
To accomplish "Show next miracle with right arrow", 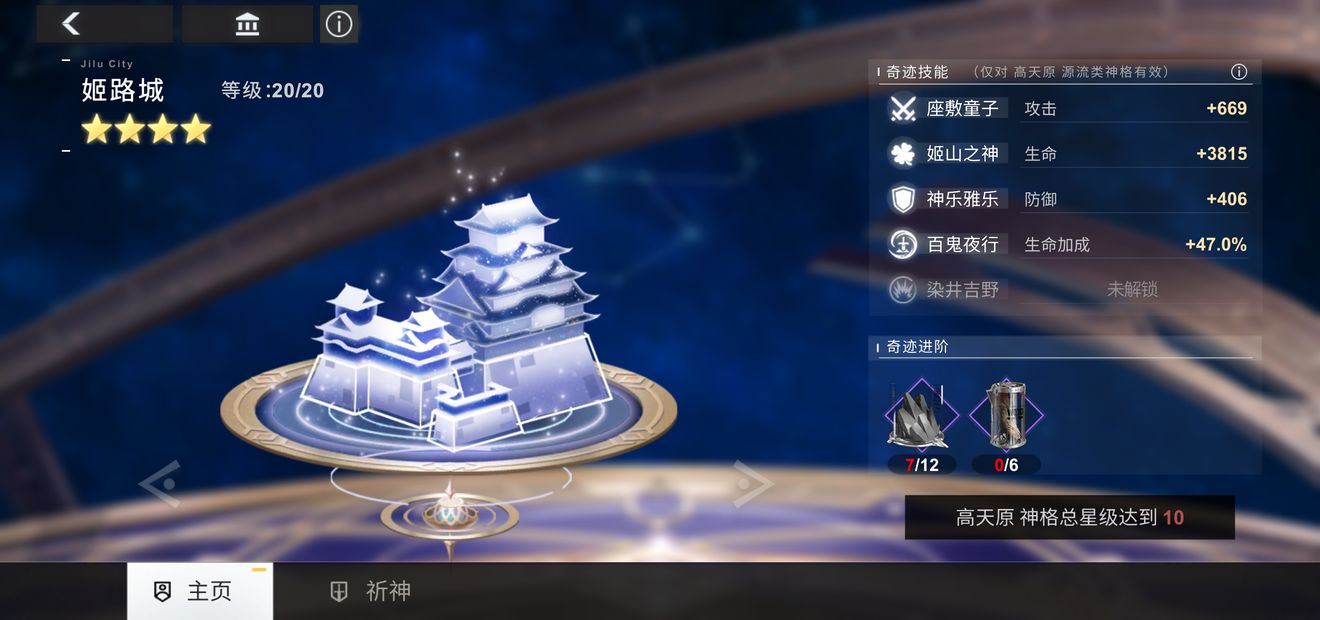I will click(753, 484).
